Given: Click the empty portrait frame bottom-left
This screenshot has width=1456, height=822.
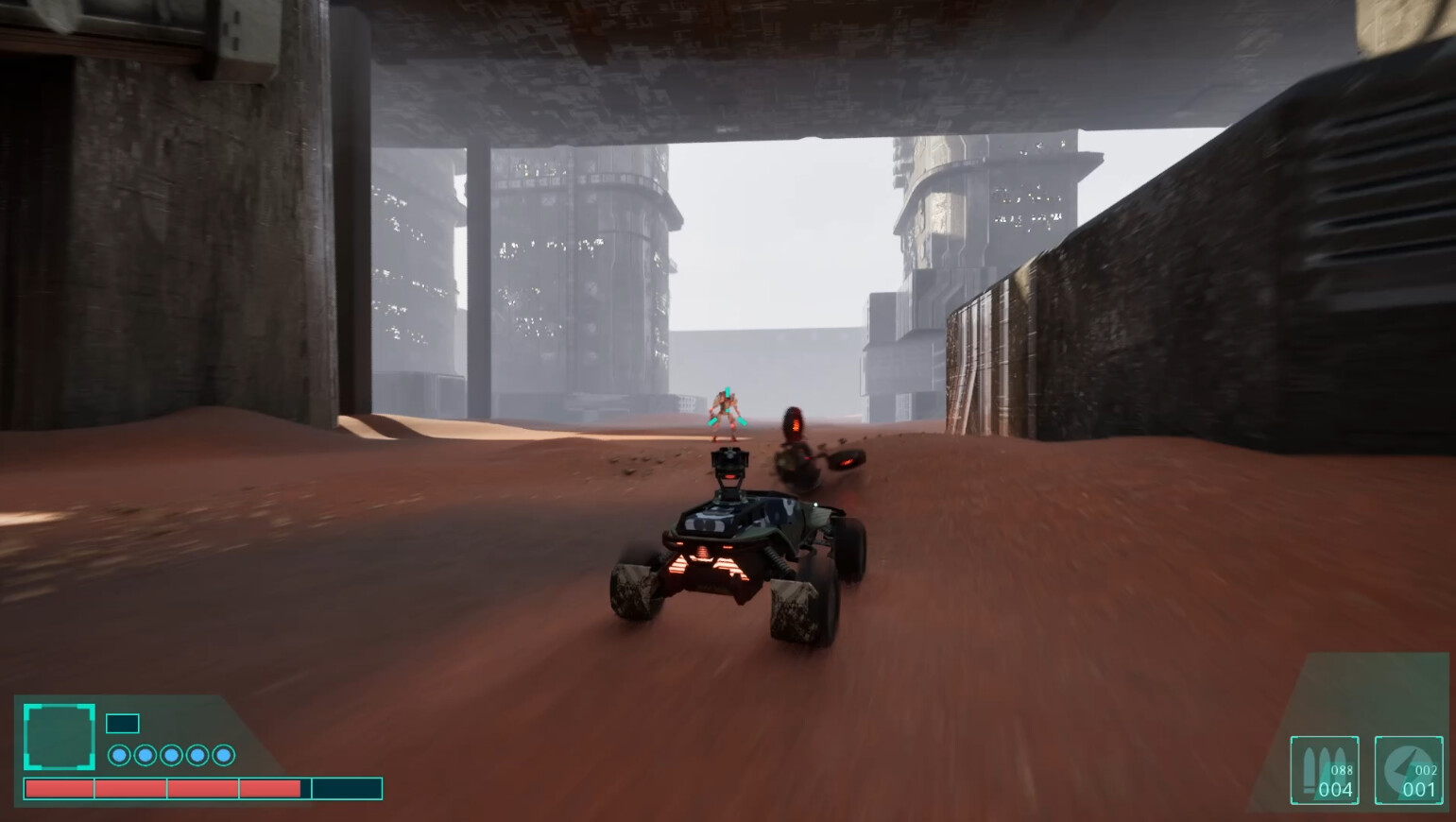Looking at the screenshot, I should tap(60, 738).
